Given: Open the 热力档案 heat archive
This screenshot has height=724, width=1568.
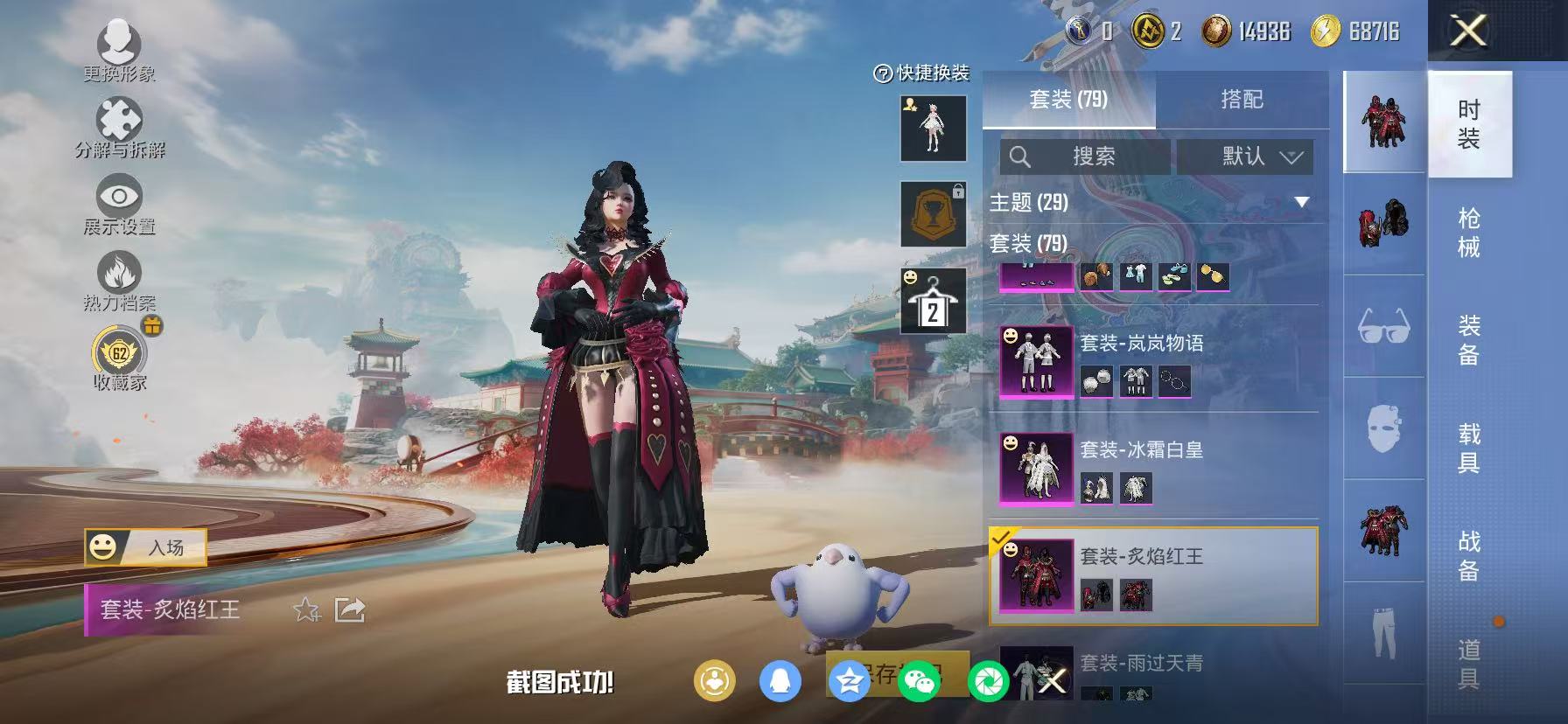Looking at the screenshot, I should point(121,274).
